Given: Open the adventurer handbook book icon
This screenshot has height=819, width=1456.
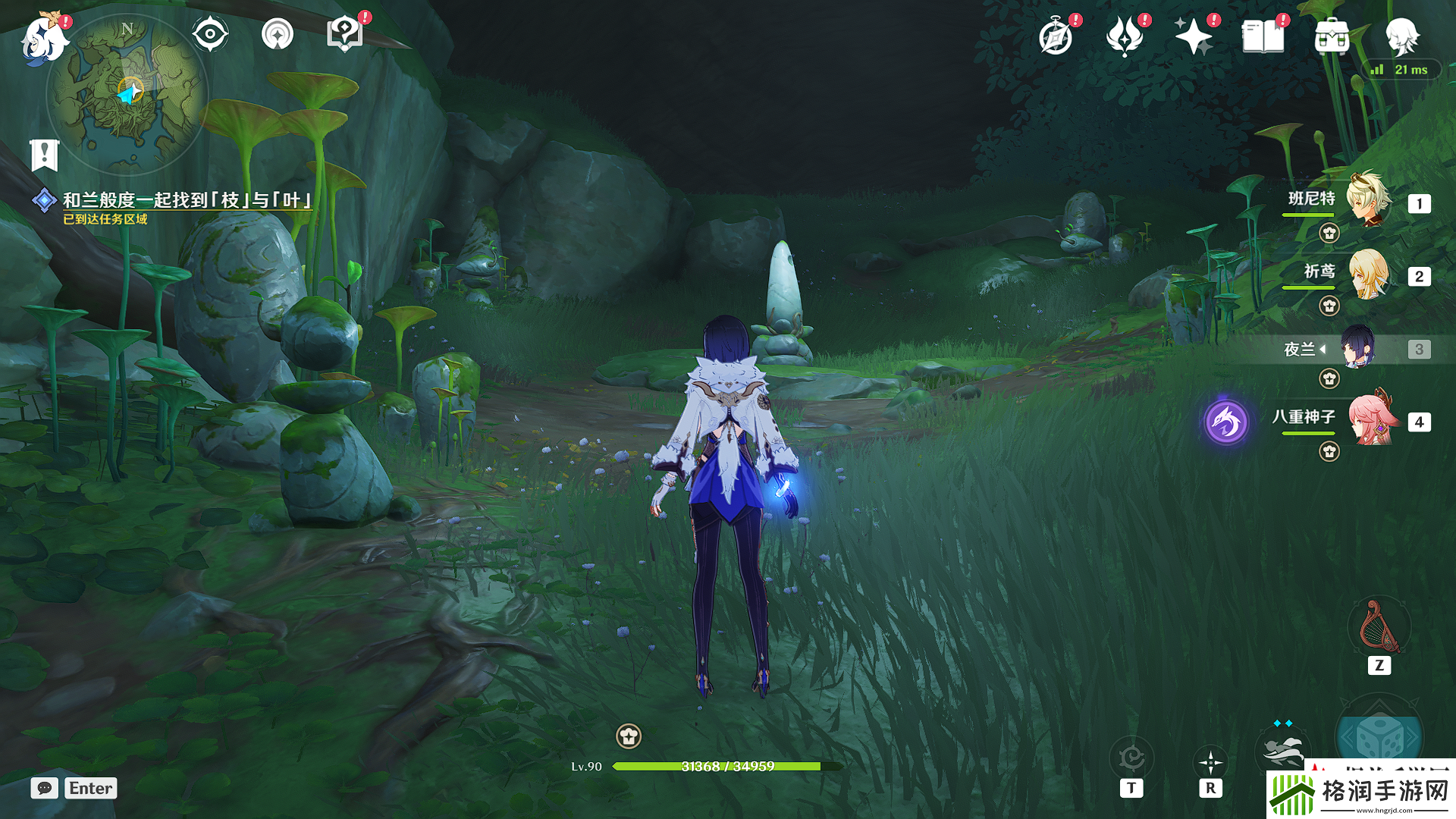Looking at the screenshot, I should coord(1263,36).
